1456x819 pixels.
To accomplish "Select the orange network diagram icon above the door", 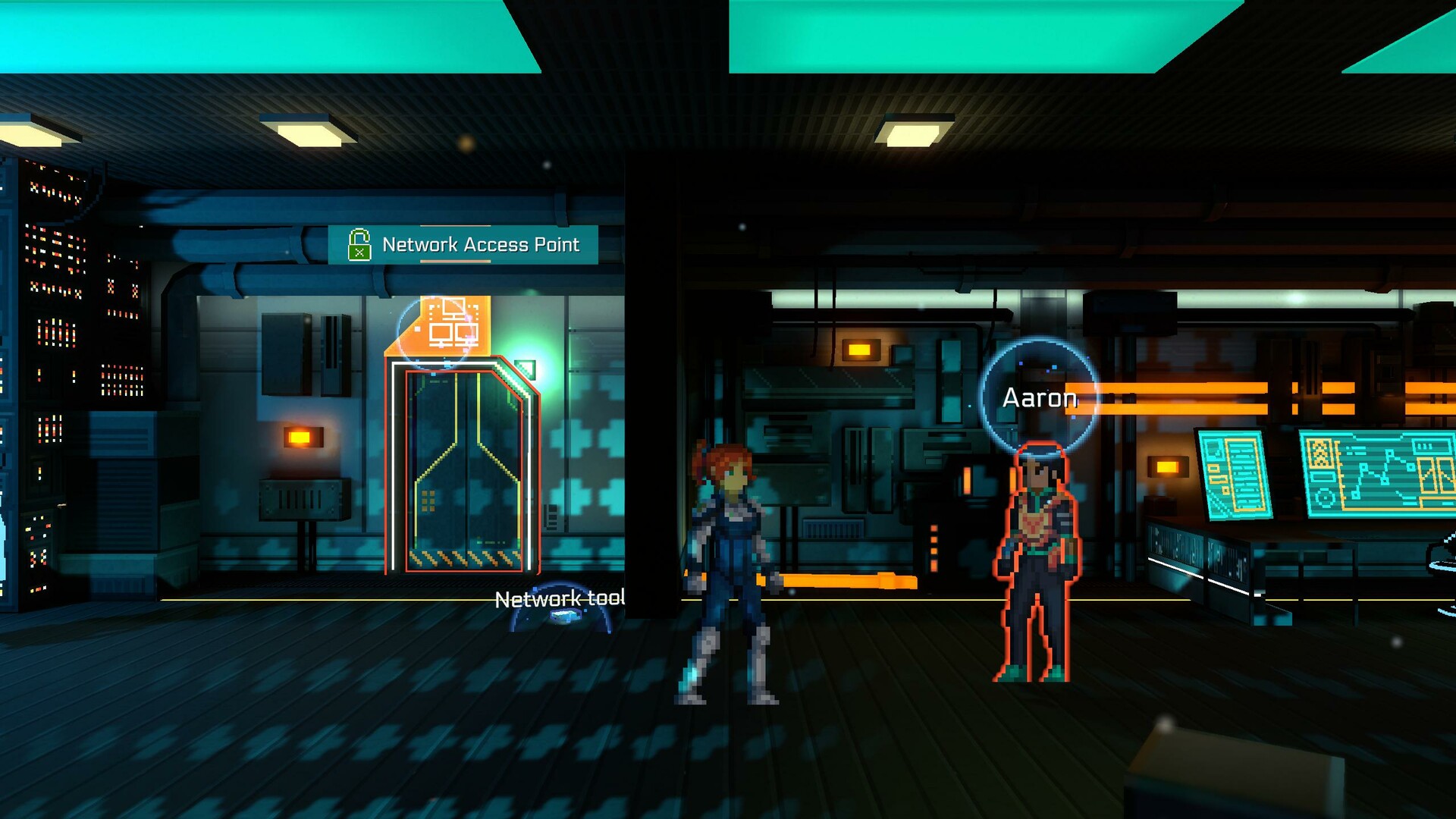I will click(453, 325).
